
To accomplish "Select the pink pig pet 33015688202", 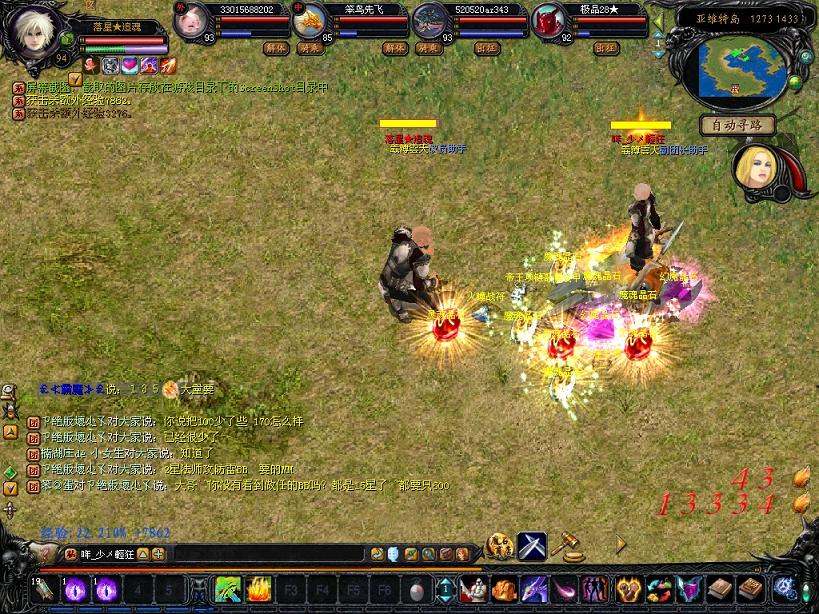I will point(192,21).
